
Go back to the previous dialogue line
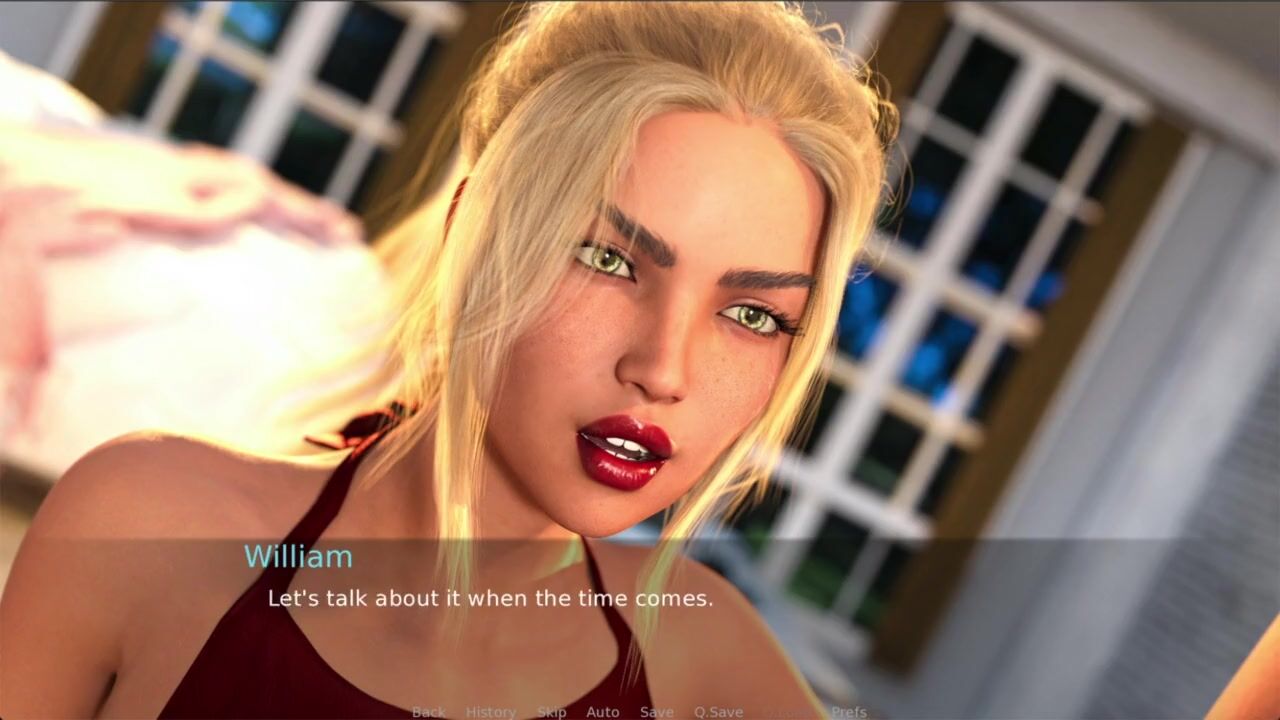click(429, 712)
